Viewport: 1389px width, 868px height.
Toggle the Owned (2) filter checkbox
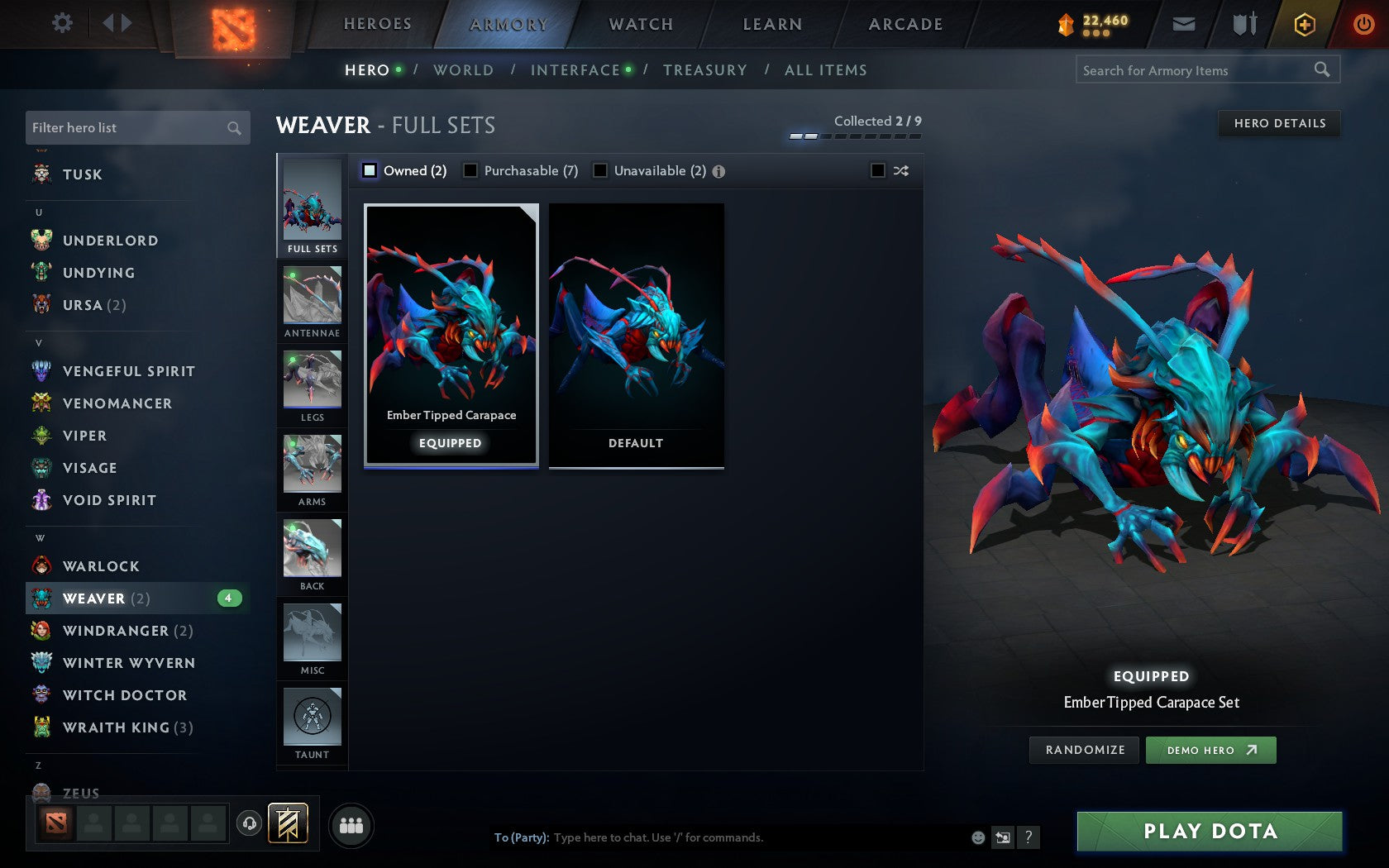coord(369,170)
